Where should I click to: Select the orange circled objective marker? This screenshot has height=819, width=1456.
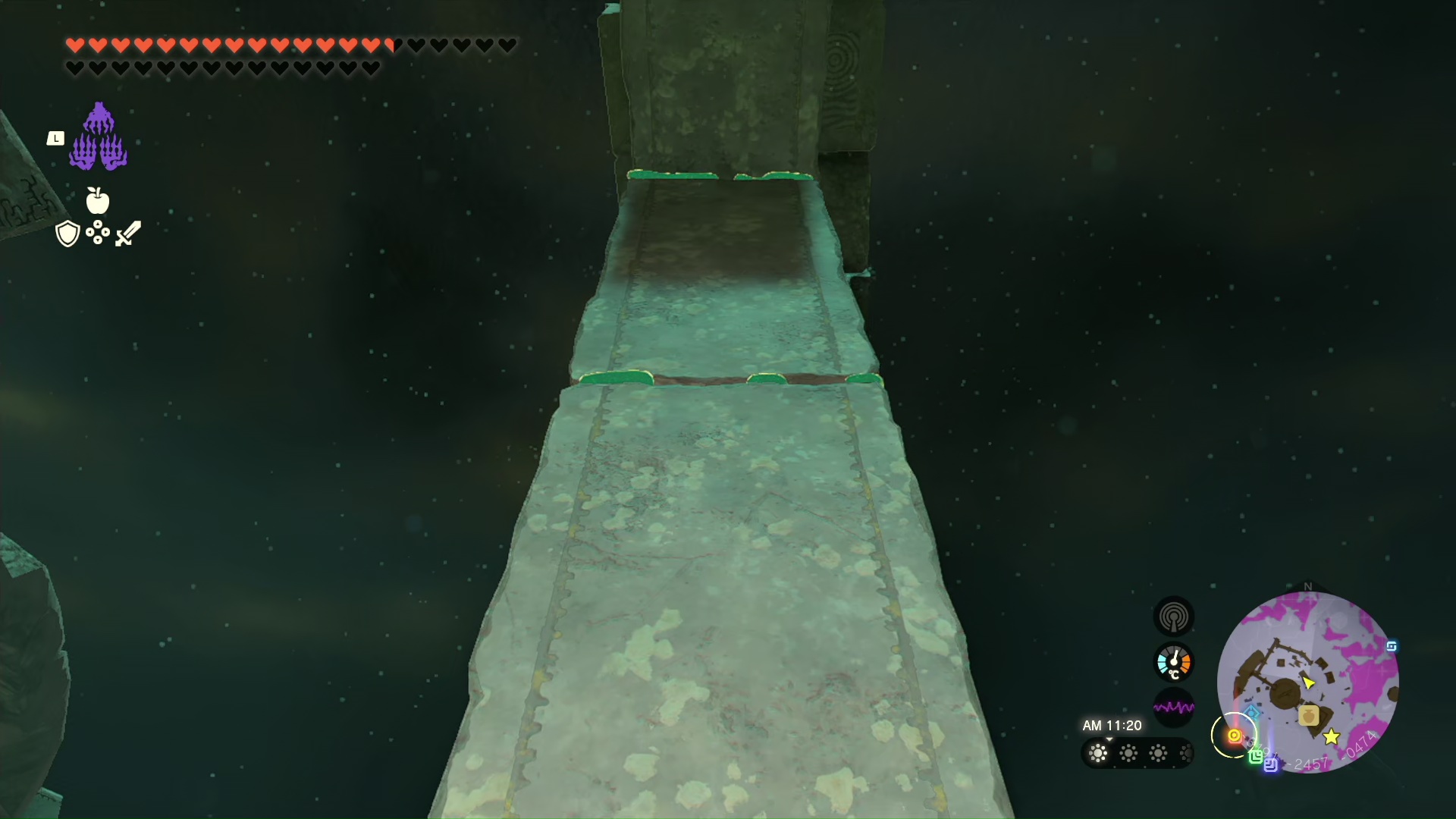click(x=1234, y=736)
